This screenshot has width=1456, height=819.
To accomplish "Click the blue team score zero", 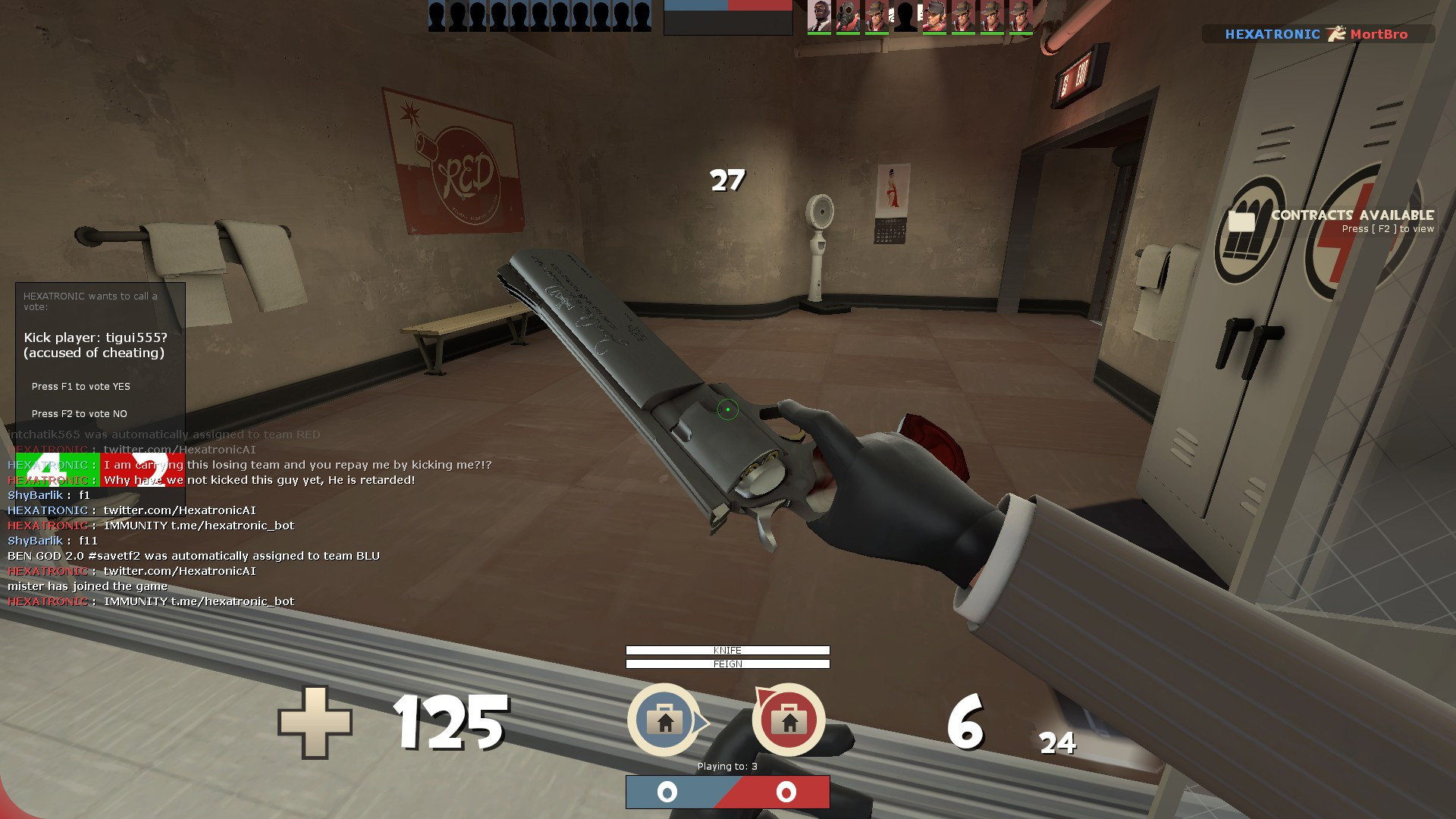I will [666, 792].
